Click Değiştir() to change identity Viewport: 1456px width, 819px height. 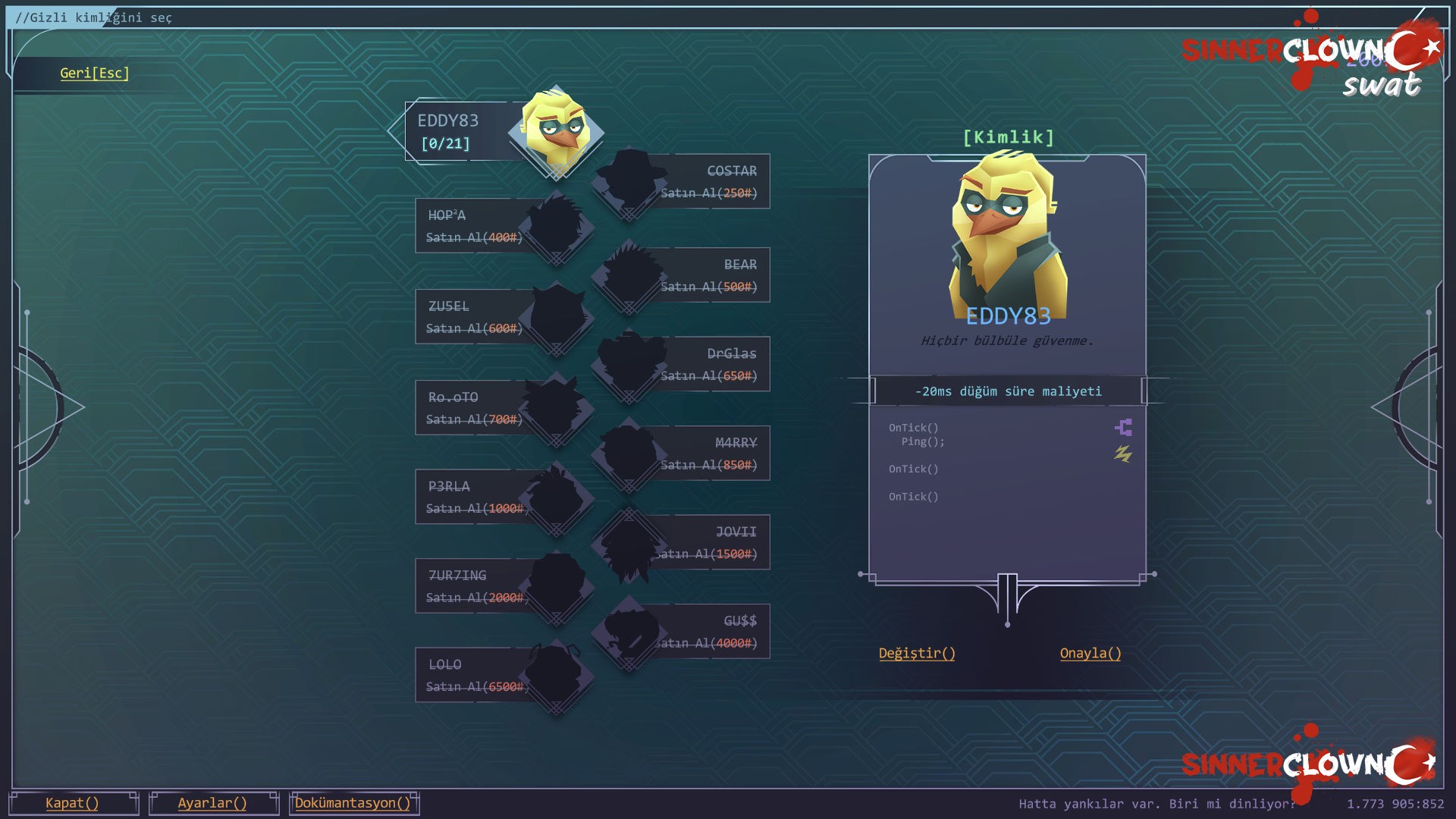coord(917,654)
